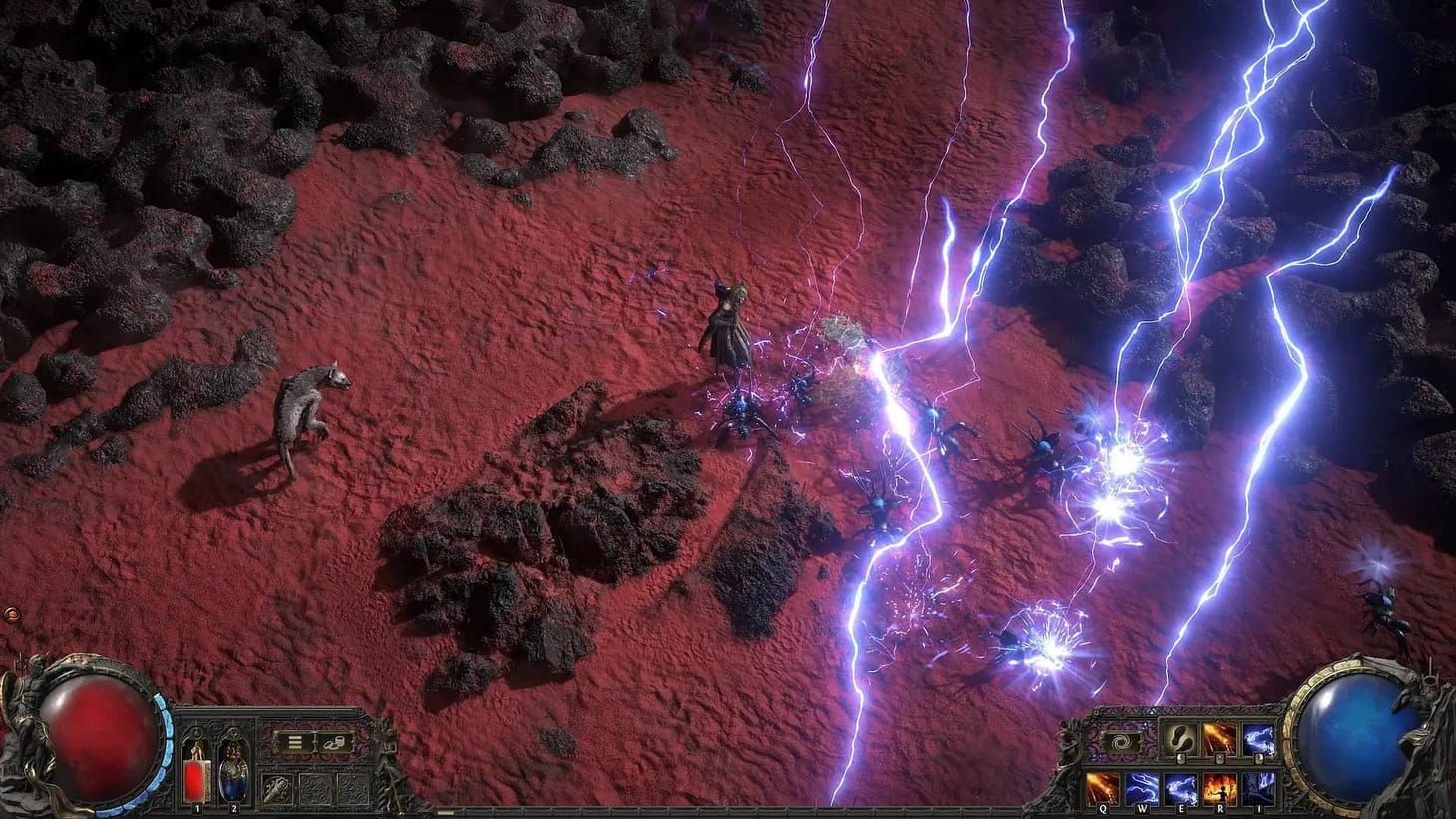This screenshot has height=819, width=1456.
Task: Activate the rightmost skill in the bottom skill row
Action: tap(1261, 788)
